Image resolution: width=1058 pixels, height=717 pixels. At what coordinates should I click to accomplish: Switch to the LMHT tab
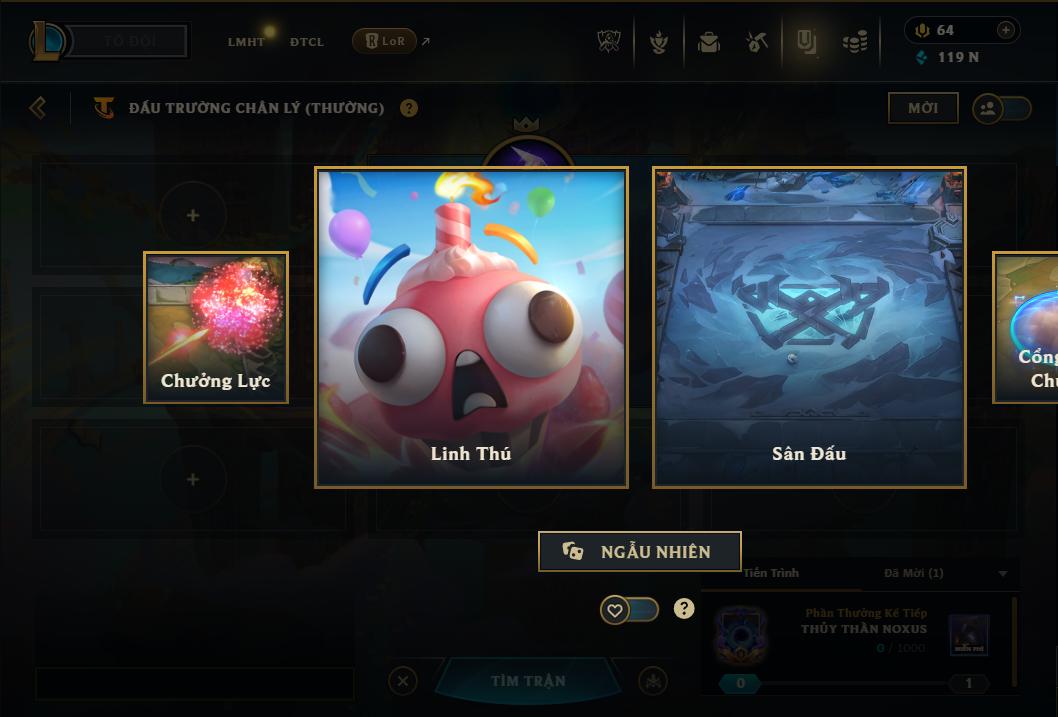[x=246, y=42]
